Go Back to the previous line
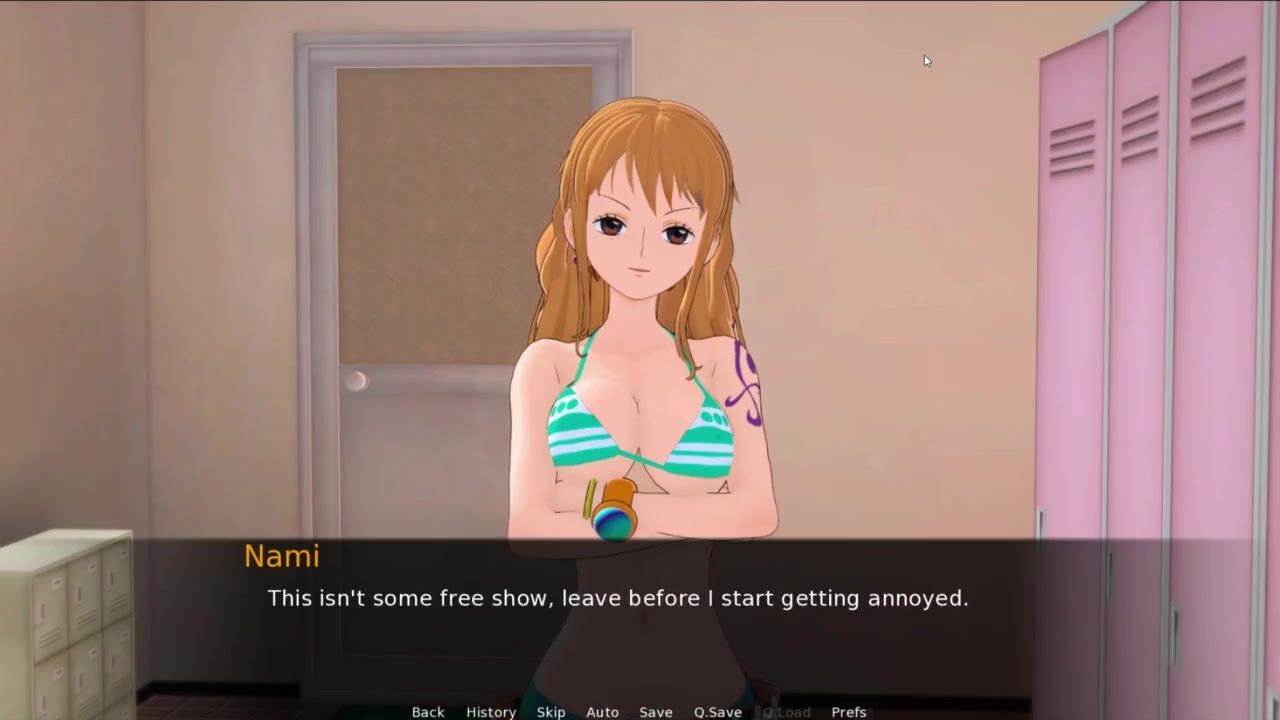 click(x=428, y=712)
